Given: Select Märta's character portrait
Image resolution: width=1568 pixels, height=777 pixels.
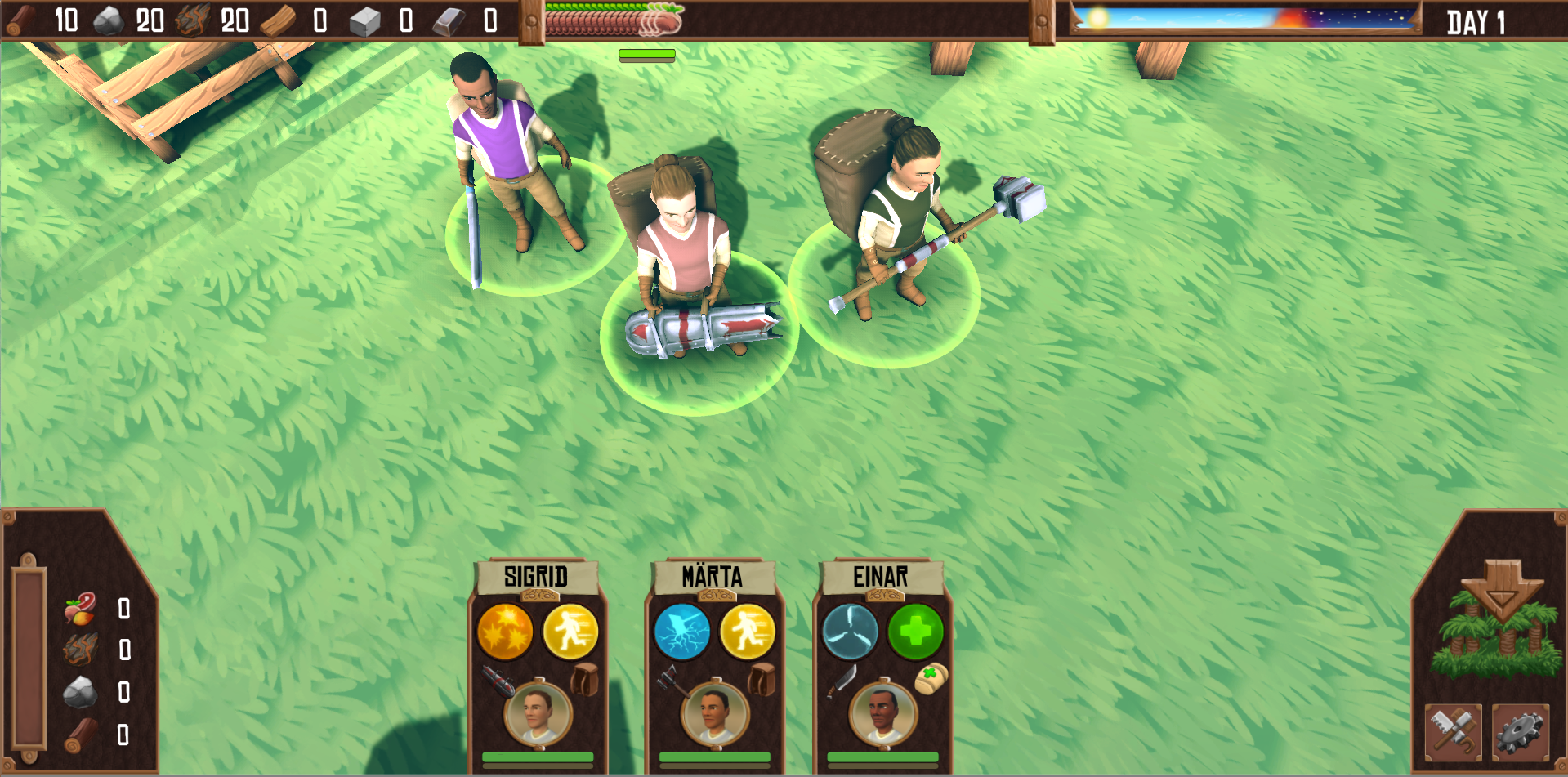Looking at the screenshot, I should [714, 714].
